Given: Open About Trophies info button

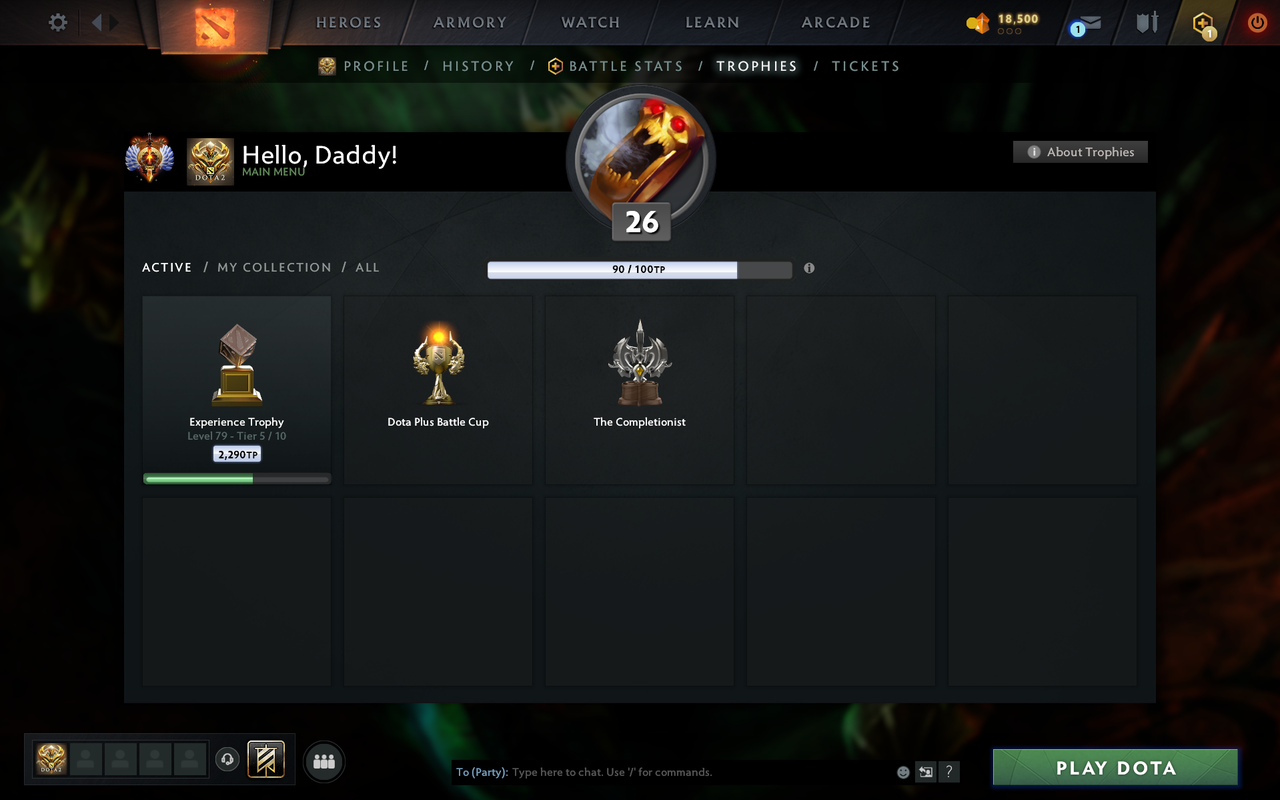Looking at the screenshot, I should click(1080, 152).
